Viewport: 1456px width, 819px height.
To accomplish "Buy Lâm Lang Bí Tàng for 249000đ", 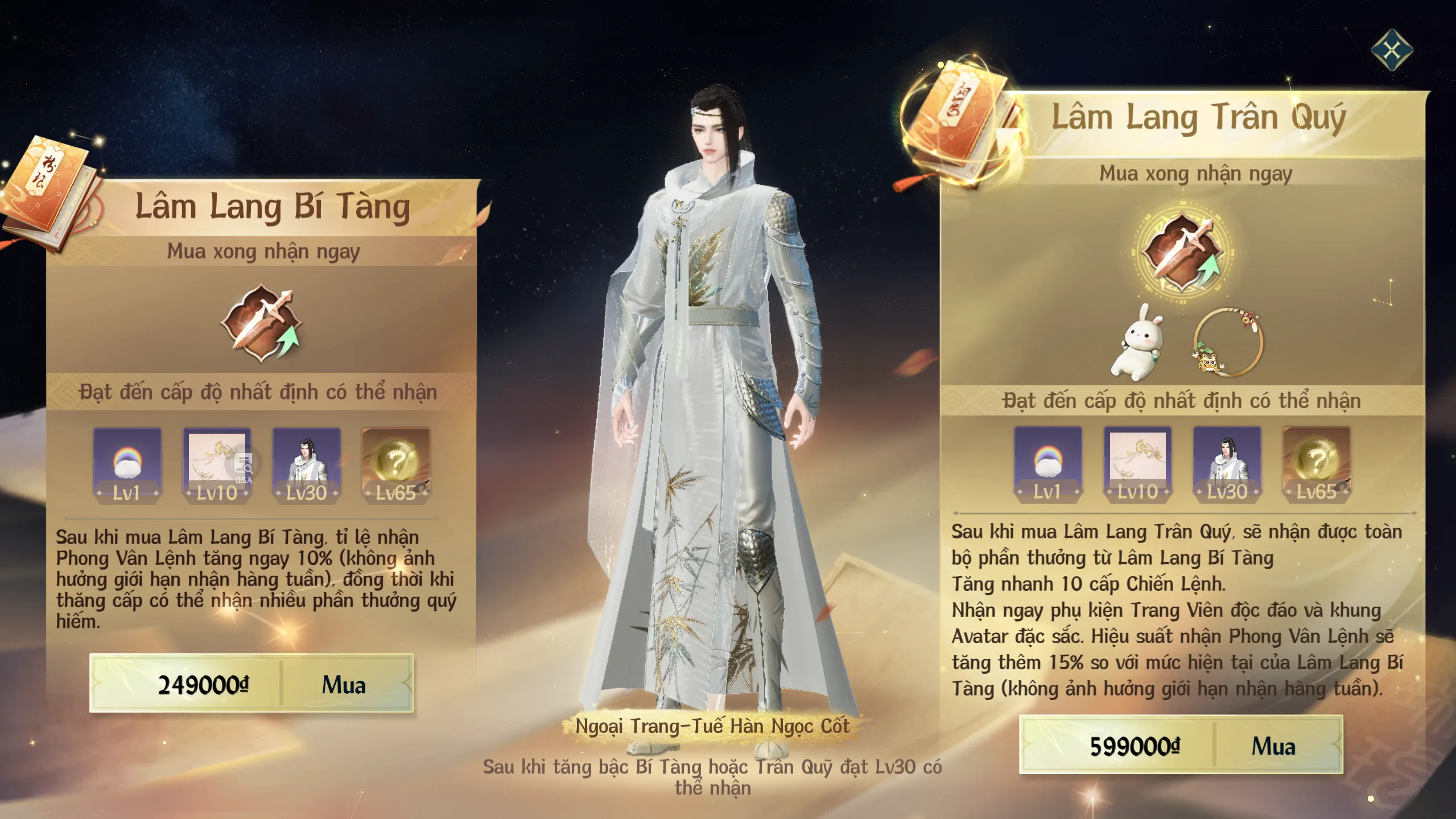I will 251,684.
